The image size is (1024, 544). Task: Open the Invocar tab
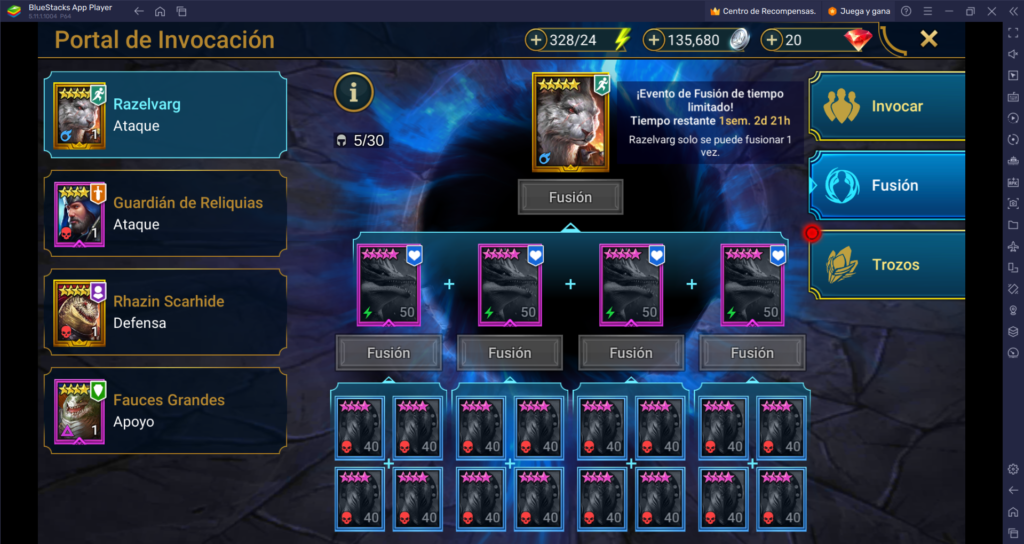click(887, 106)
